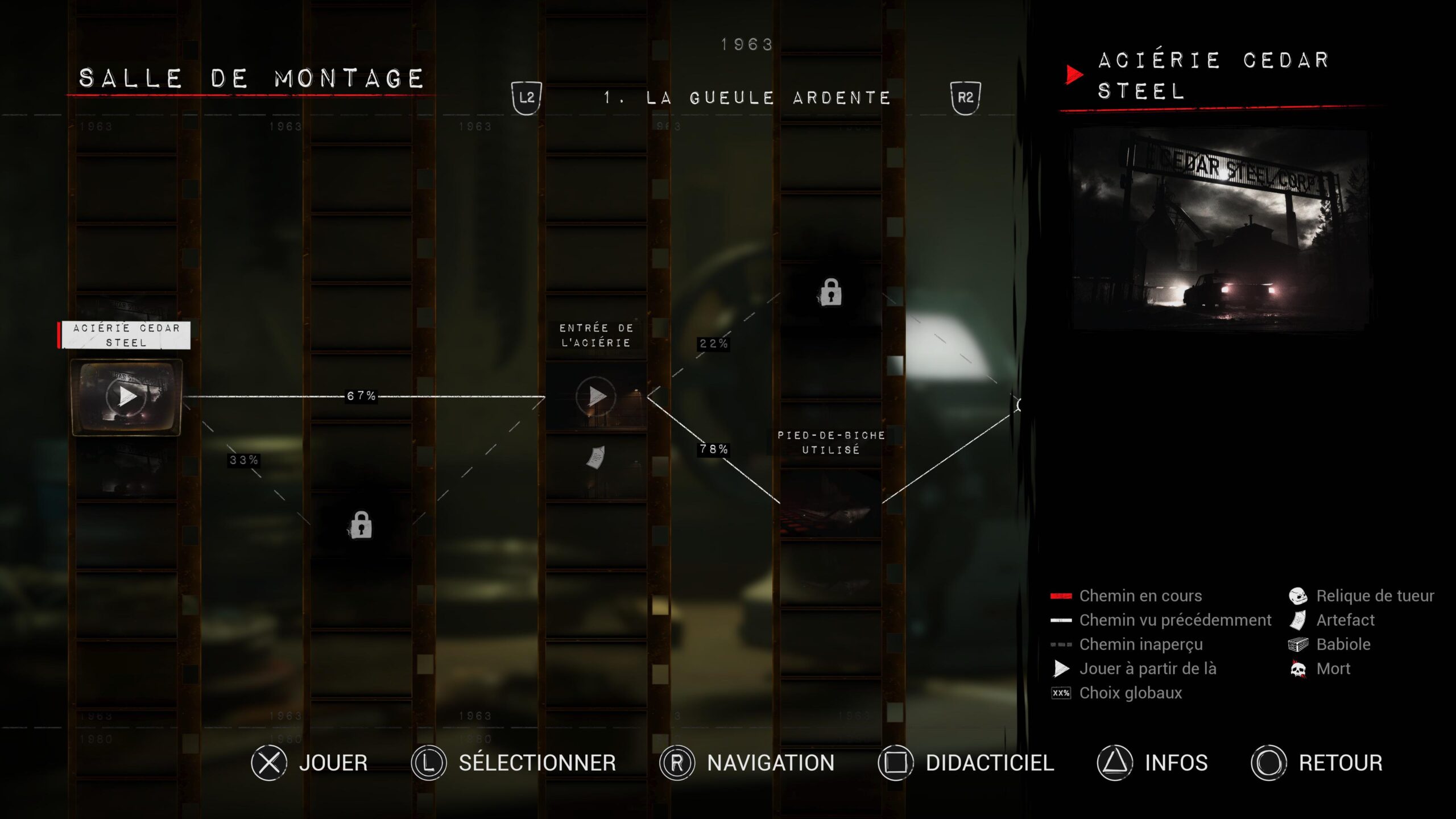Select the locked node on the 22% path
This screenshot has width=1456, height=819.
click(831, 293)
